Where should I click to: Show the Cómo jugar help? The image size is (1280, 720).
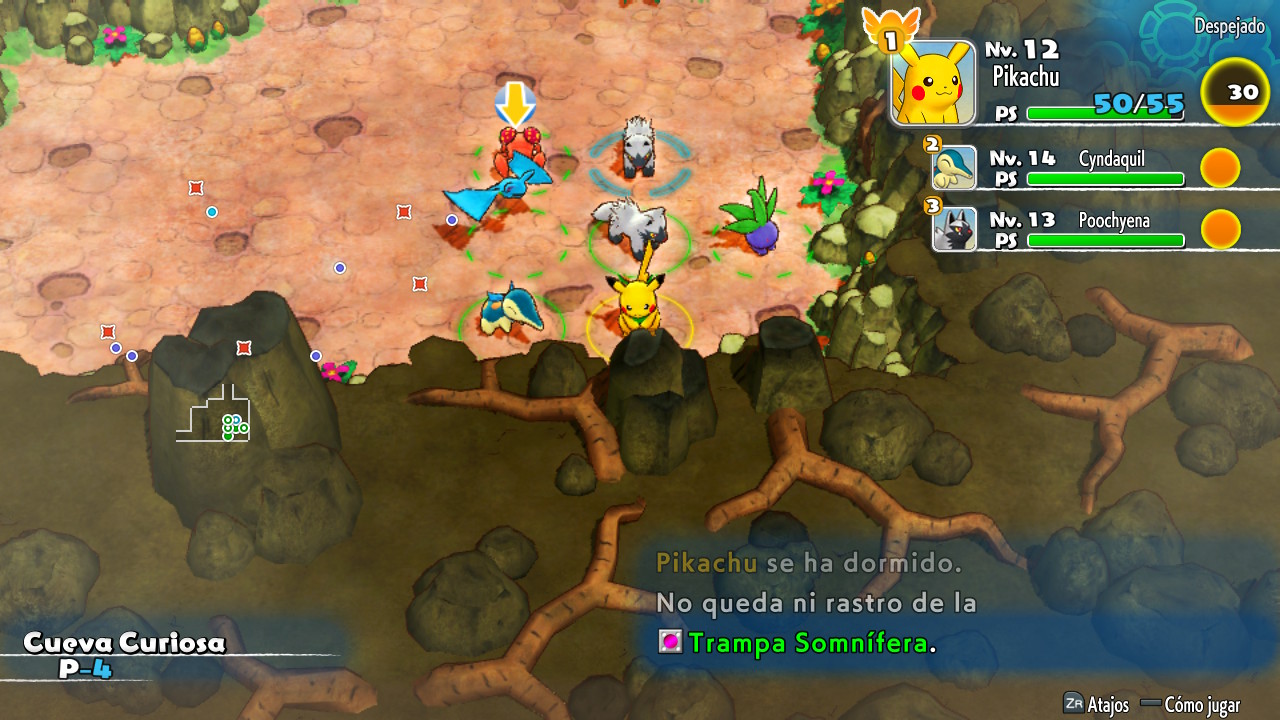[1190, 704]
